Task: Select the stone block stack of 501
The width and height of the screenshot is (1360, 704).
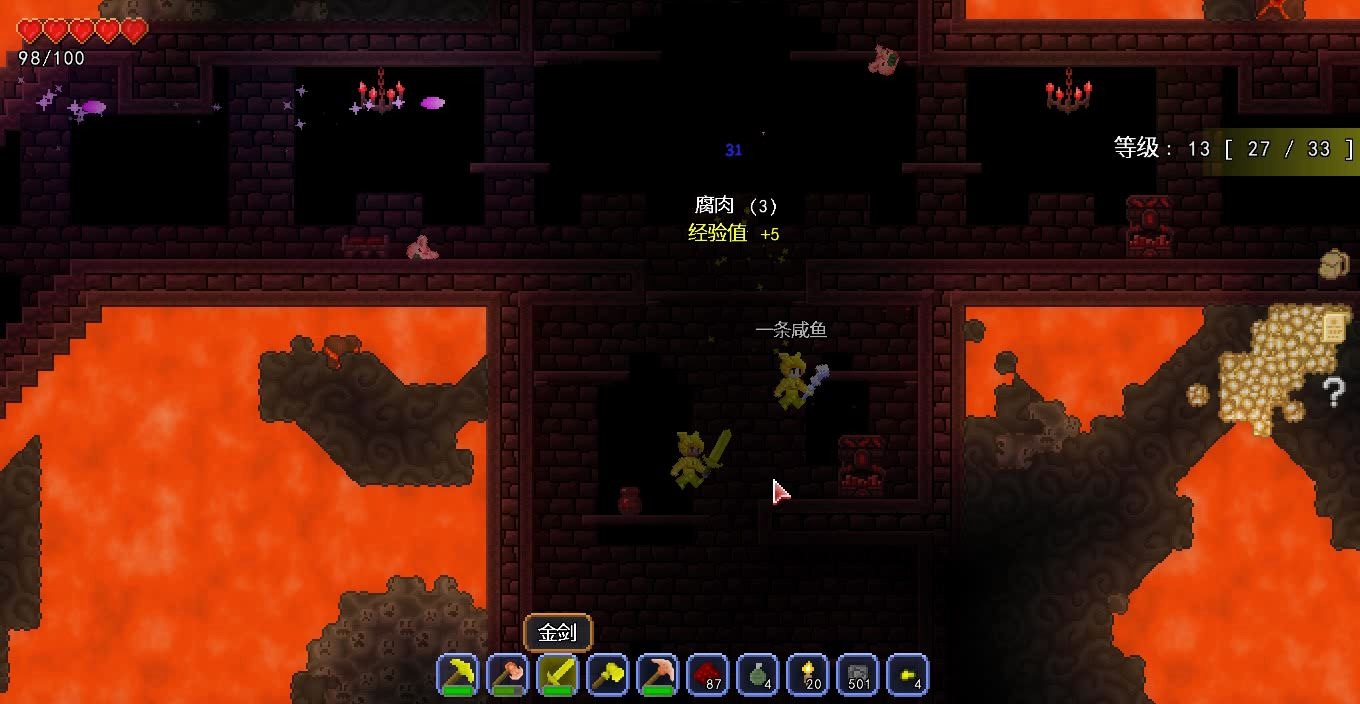Action: click(858, 675)
